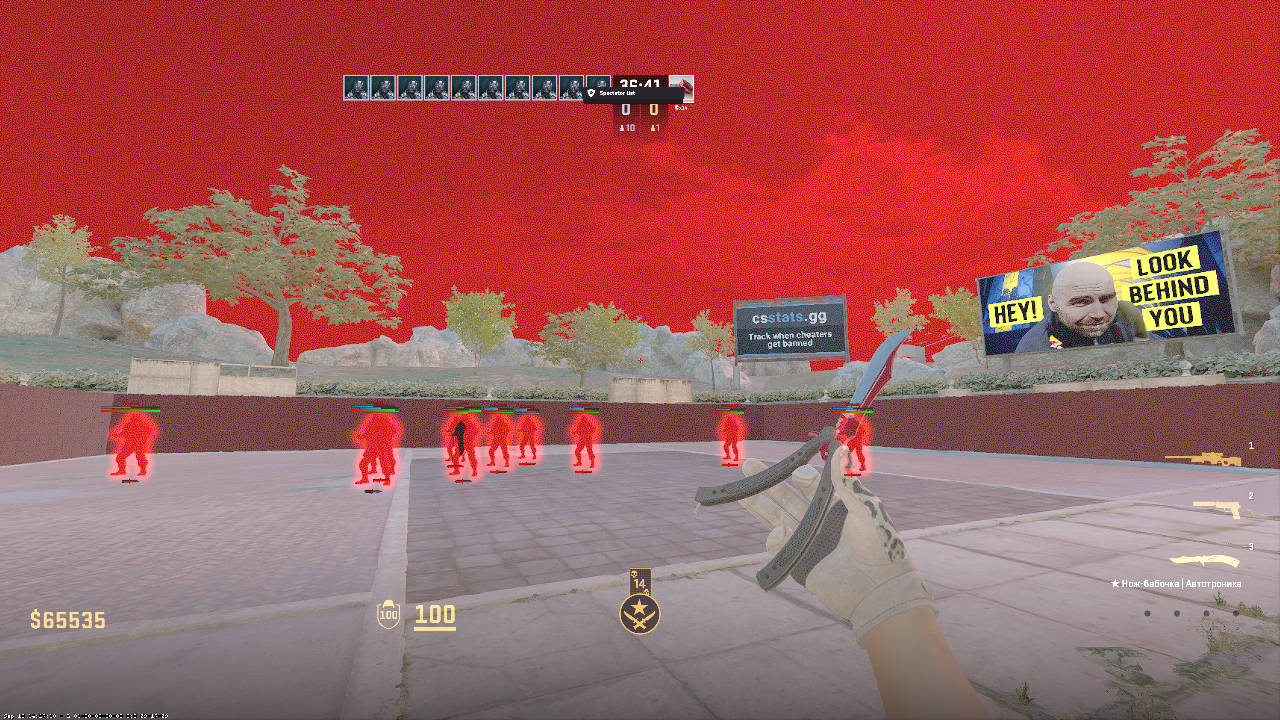Select the star rank badge emblem

[639, 613]
